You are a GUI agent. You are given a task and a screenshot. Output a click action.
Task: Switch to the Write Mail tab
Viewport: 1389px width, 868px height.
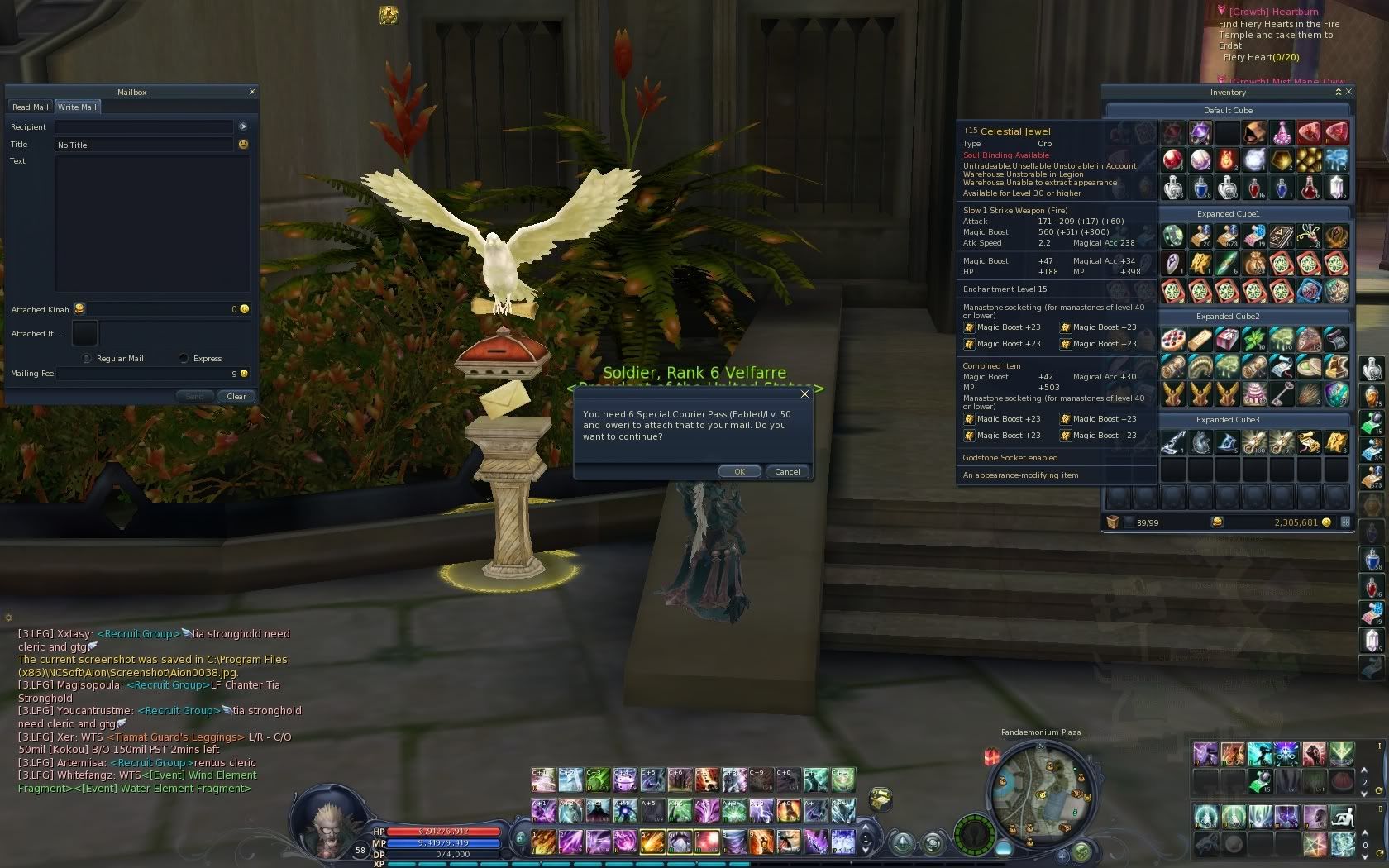[x=78, y=107]
